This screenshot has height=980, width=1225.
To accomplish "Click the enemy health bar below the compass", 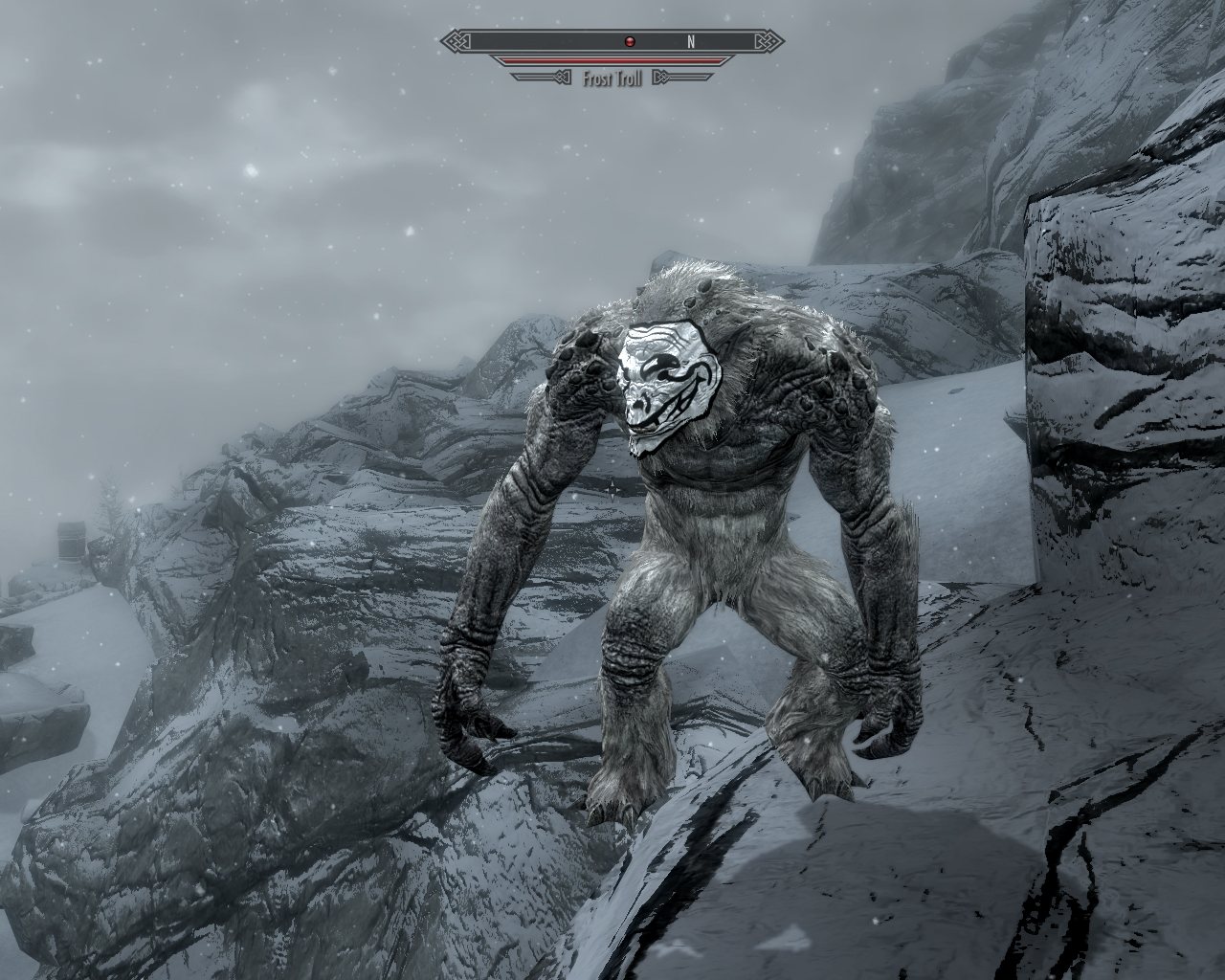I will pos(612,60).
